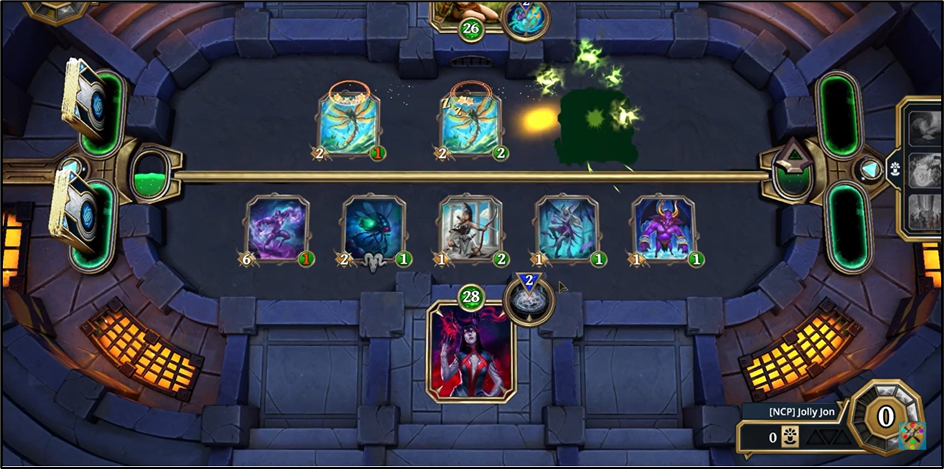Viewport: 944px width, 469px height.
Task: Click your red-haired hero avatar
Action: 471,352
